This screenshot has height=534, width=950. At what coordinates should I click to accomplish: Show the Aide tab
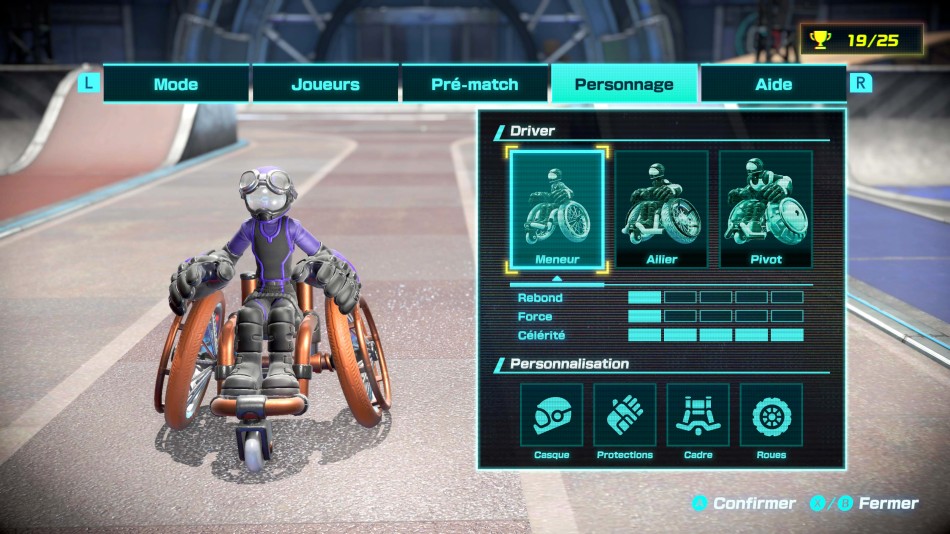pyautogui.click(x=773, y=84)
